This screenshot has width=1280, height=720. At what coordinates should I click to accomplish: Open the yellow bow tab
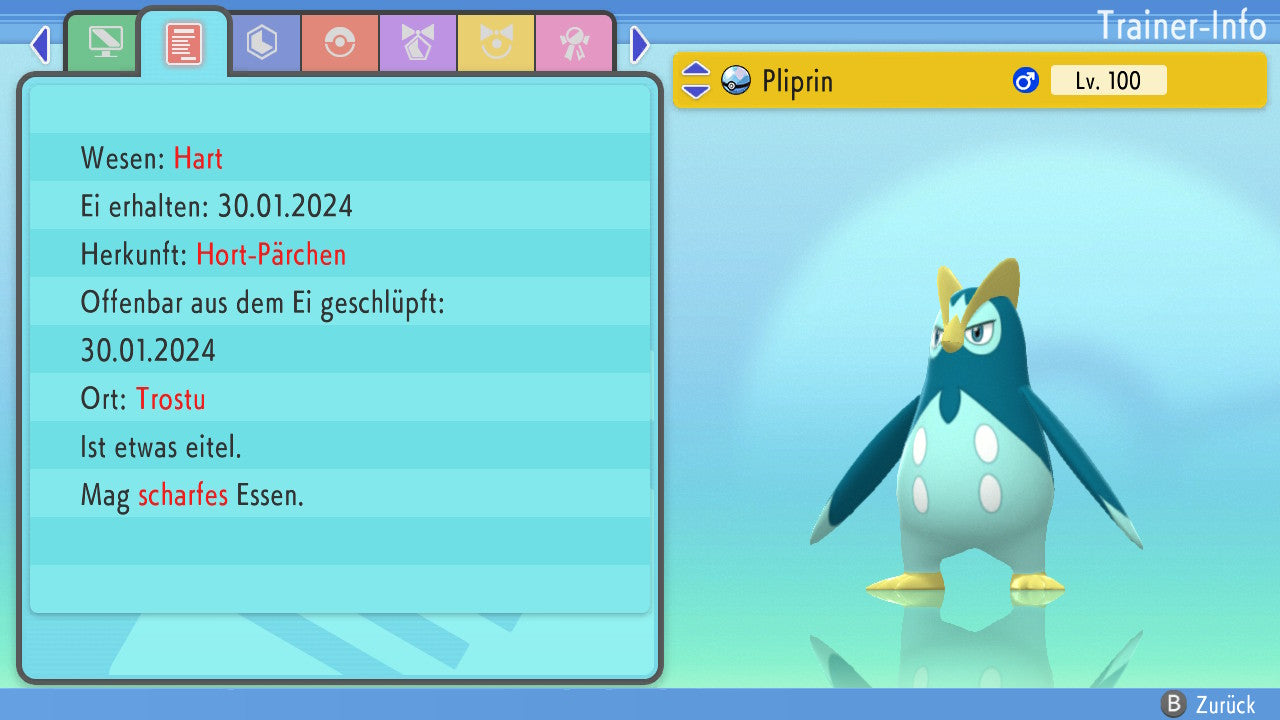(x=496, y=43)
